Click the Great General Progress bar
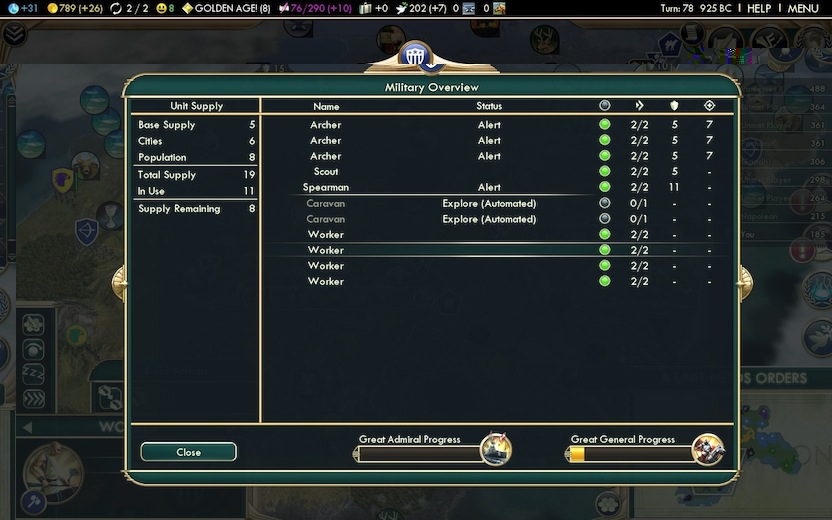The height and width of the screenshot is (520, 832). [632, 454]
